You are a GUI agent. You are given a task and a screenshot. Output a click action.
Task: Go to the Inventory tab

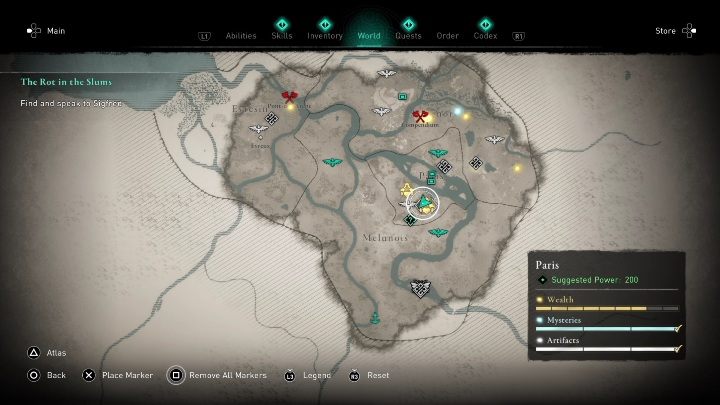coord(325,36)
